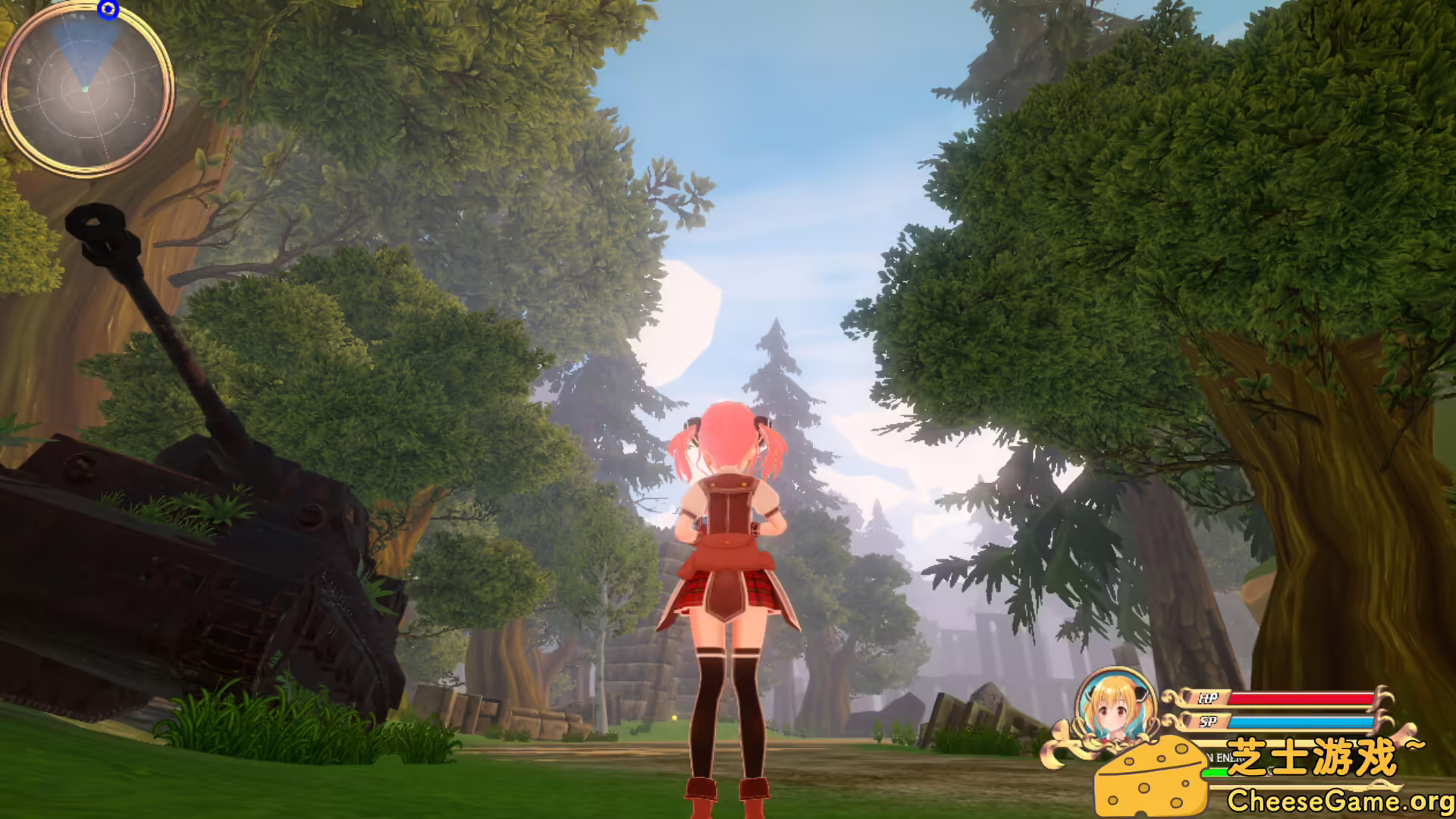Click the HP label plate

coord(1209,697)
